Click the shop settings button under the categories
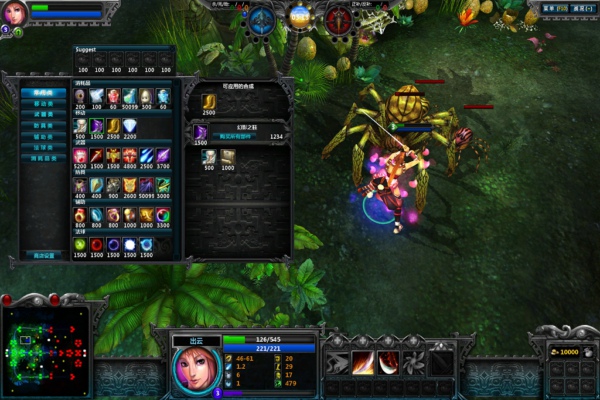 click(44, 254)
